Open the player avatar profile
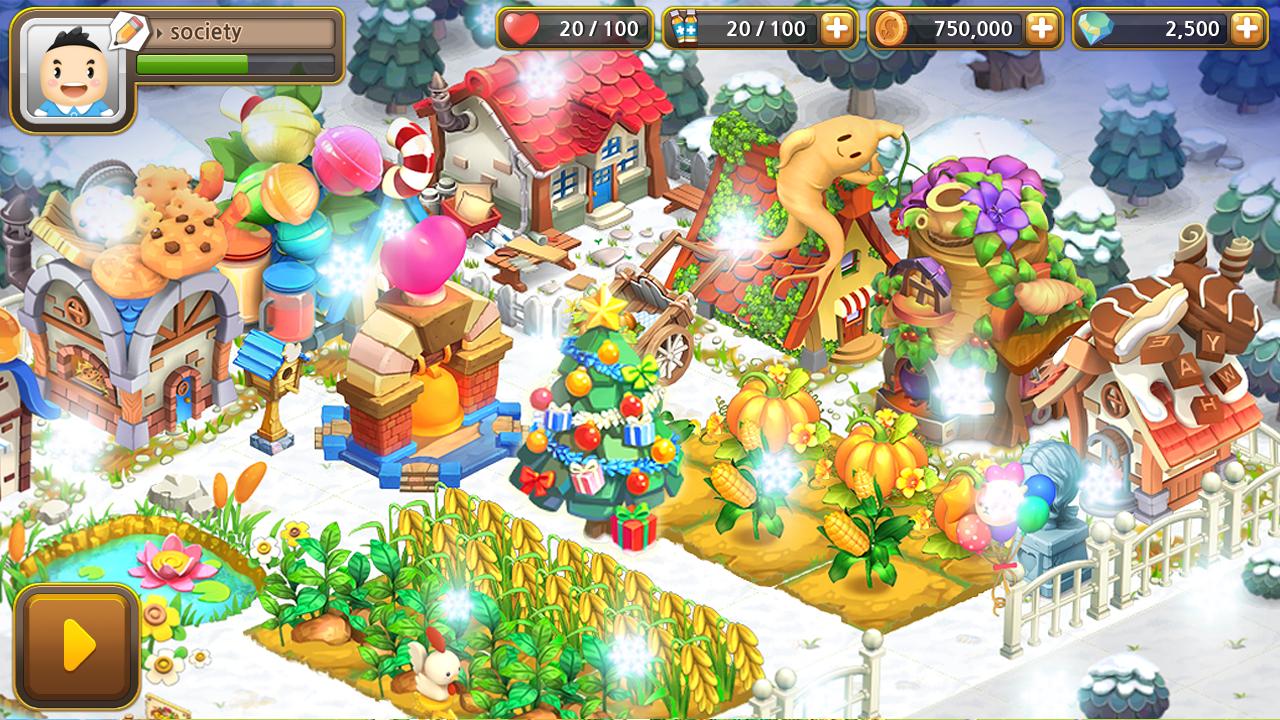Screen dimensions: 1280x720 click(72, 74)
